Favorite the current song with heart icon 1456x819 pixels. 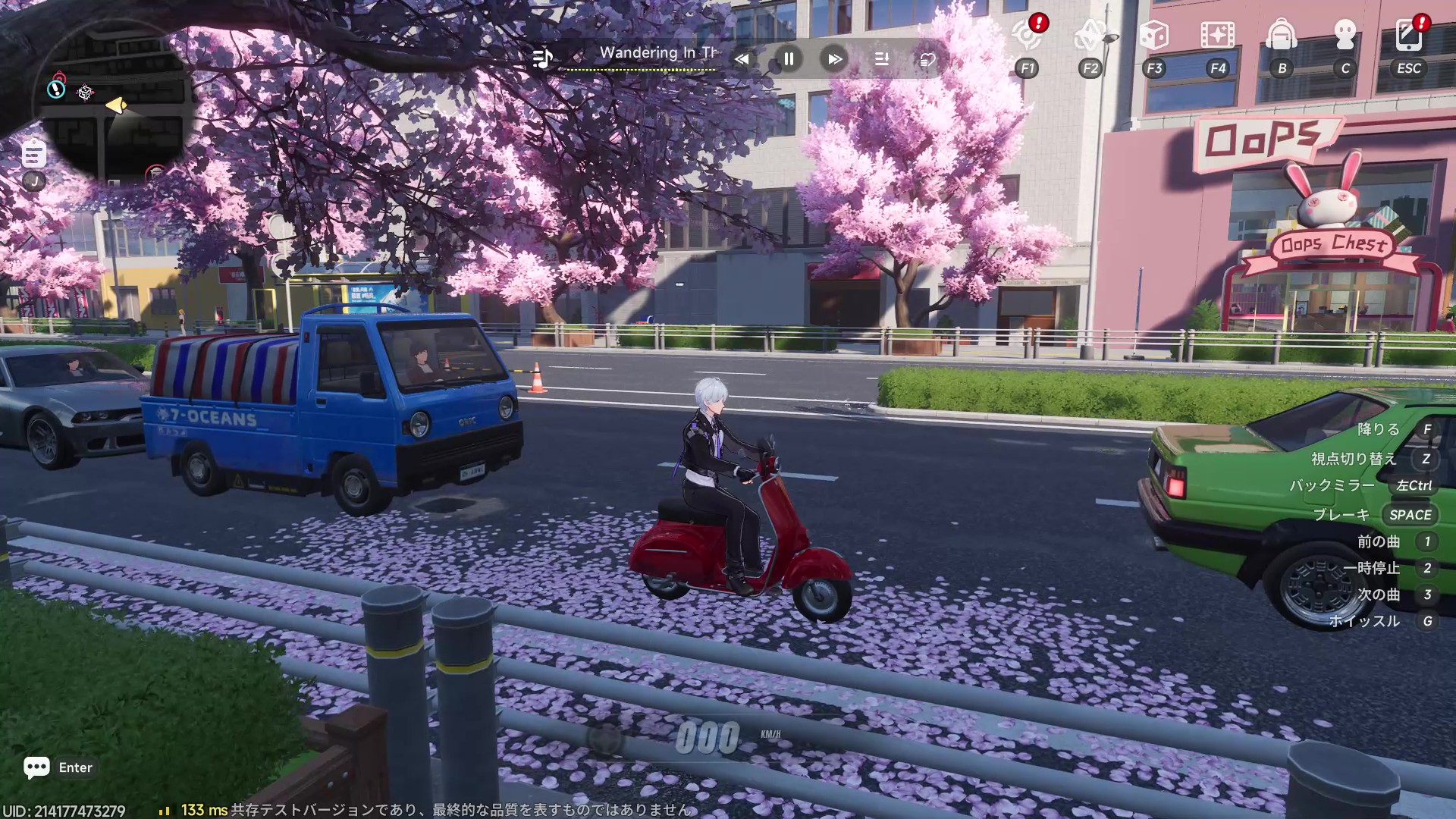point(927,59)
